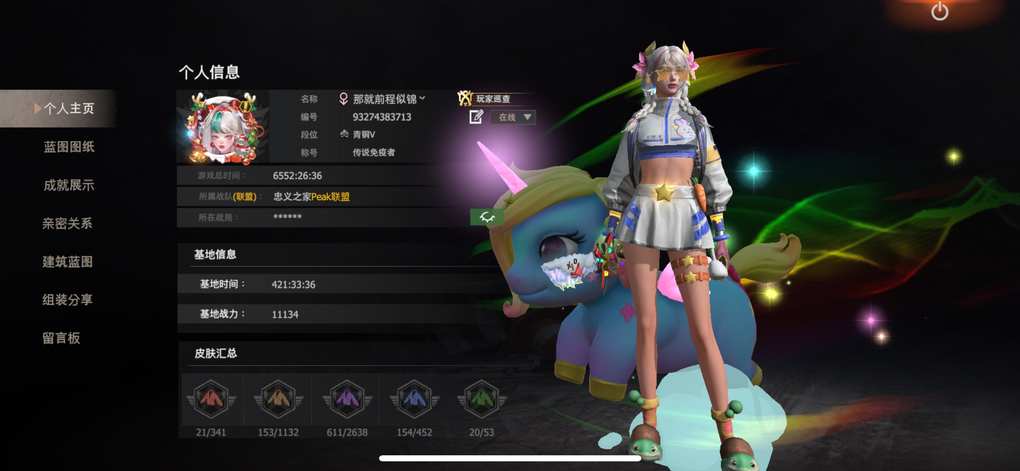Viewport: 1020px width, 471px height.
Task: Choose the purple skin category icon
Action: coord(343,398)
